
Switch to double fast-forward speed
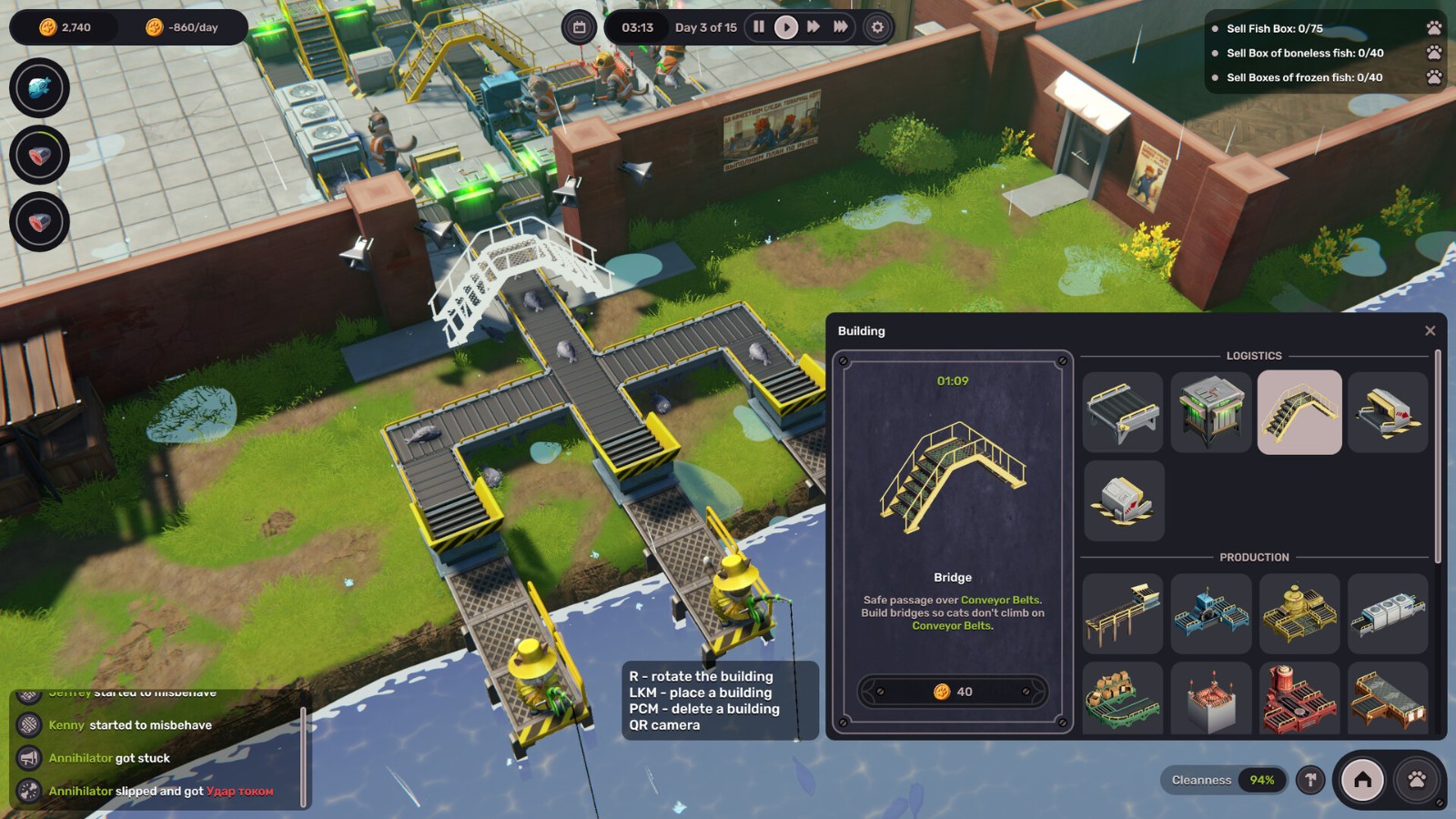coord(814,27)
